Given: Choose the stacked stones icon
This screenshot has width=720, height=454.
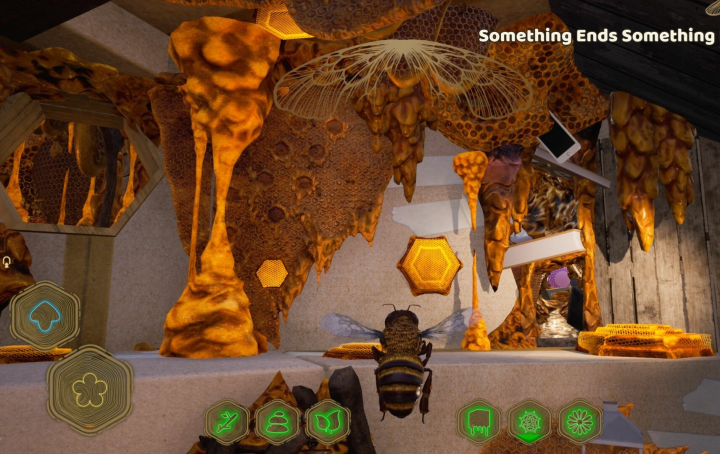Looking at the screenshot, I should point(277,421).
